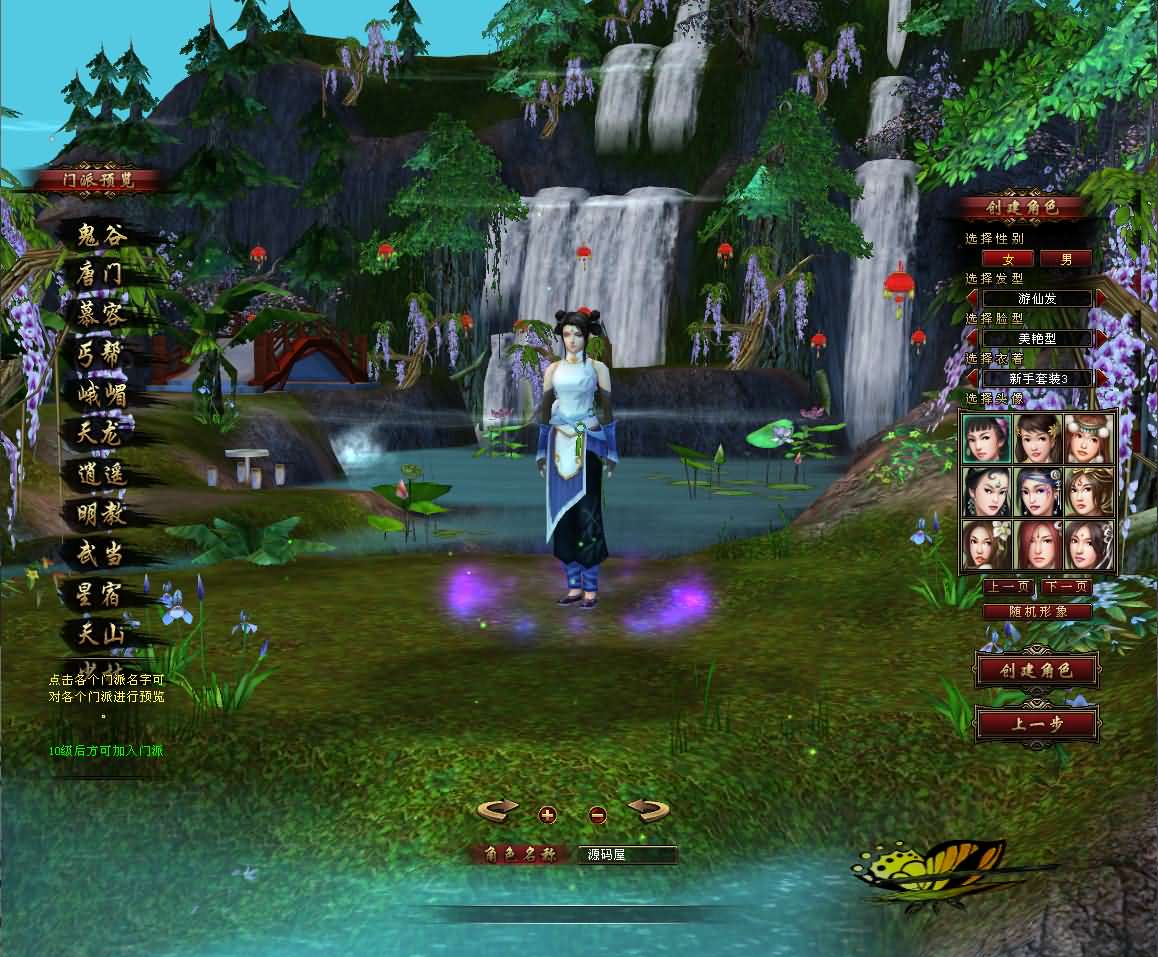Screen dimensions: 1158x957
Task: Choose 明教 from the sect preview list
Action: (103, 514)
